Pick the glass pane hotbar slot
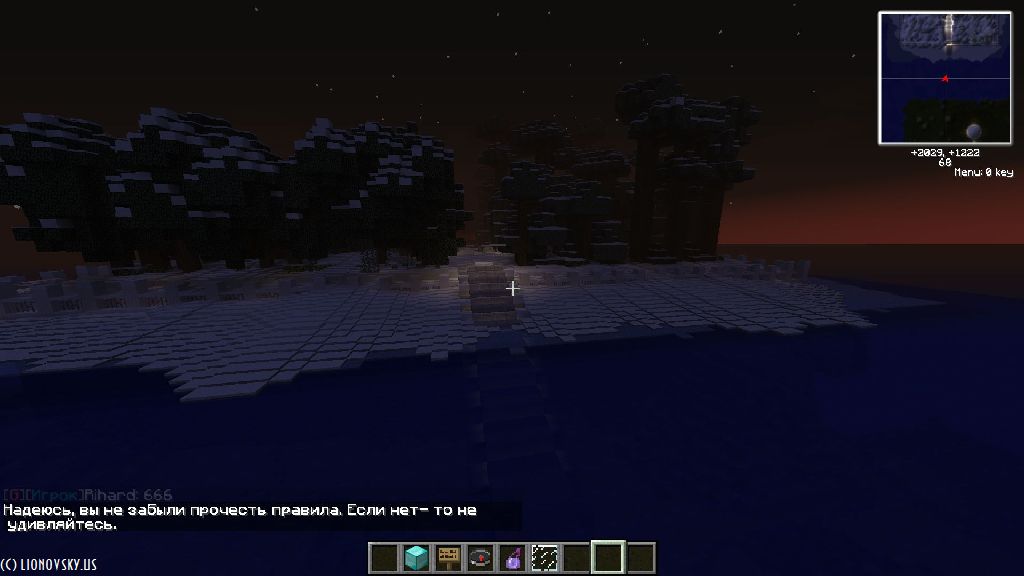The height and width of the screenshot is (576, 1024). [544, 557]
